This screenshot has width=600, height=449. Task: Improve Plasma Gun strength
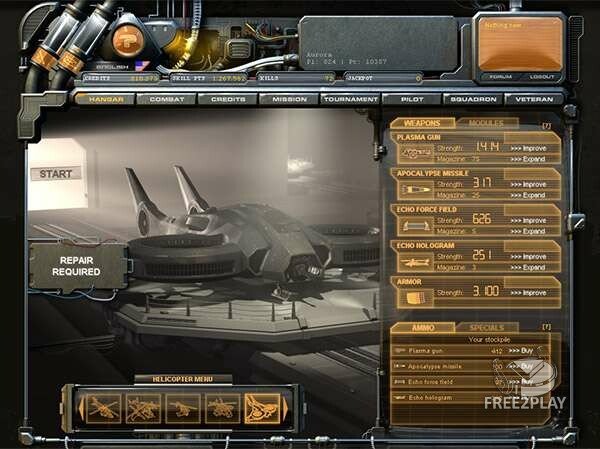527,146
